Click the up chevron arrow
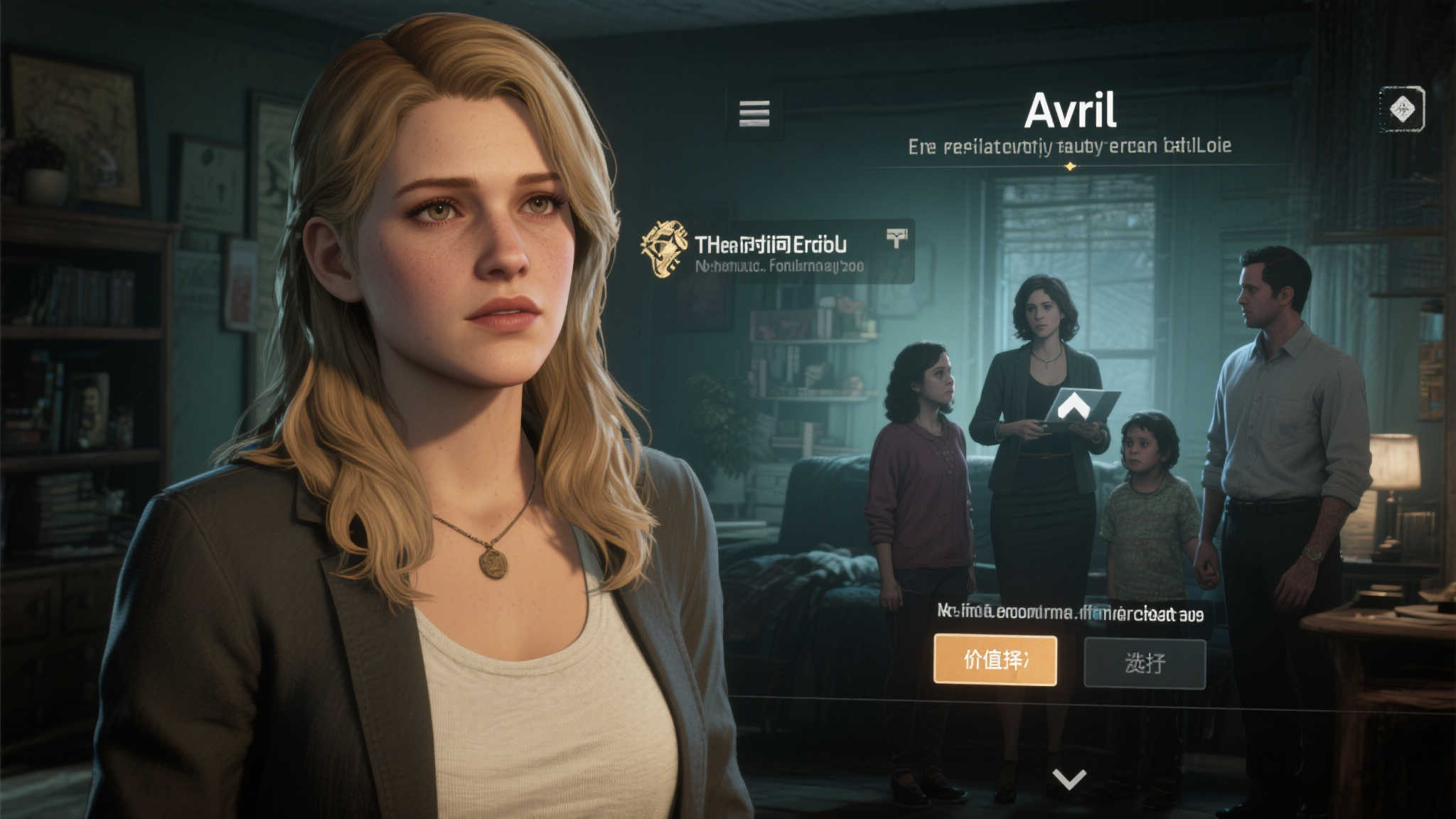 [1074, 407]
